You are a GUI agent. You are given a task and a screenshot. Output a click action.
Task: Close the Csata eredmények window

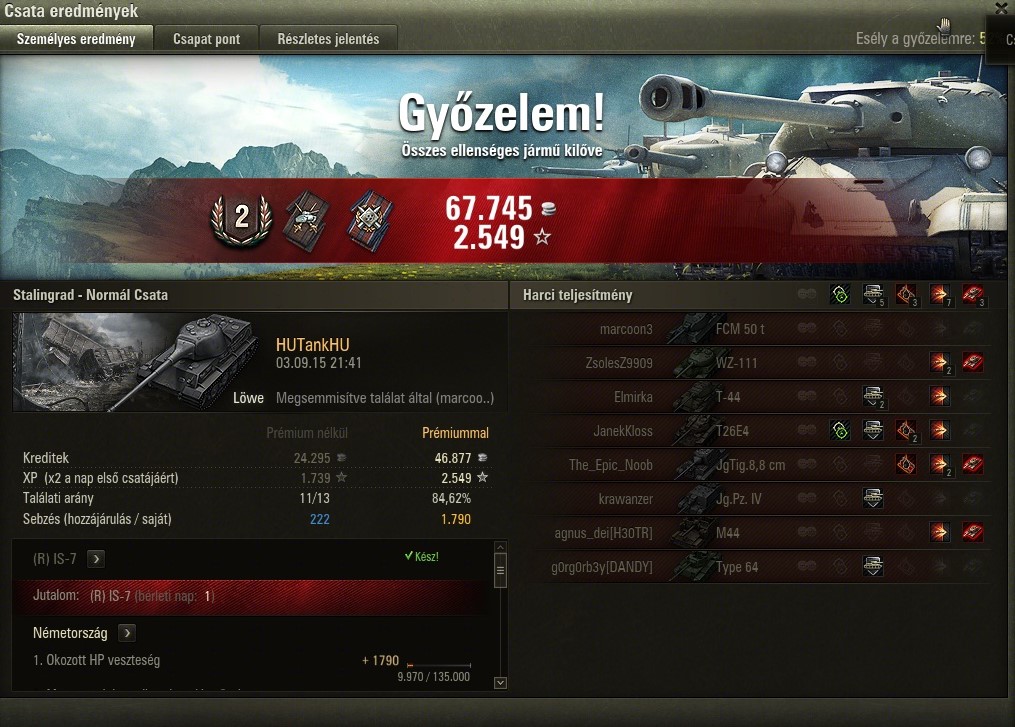pos(1002,6)
